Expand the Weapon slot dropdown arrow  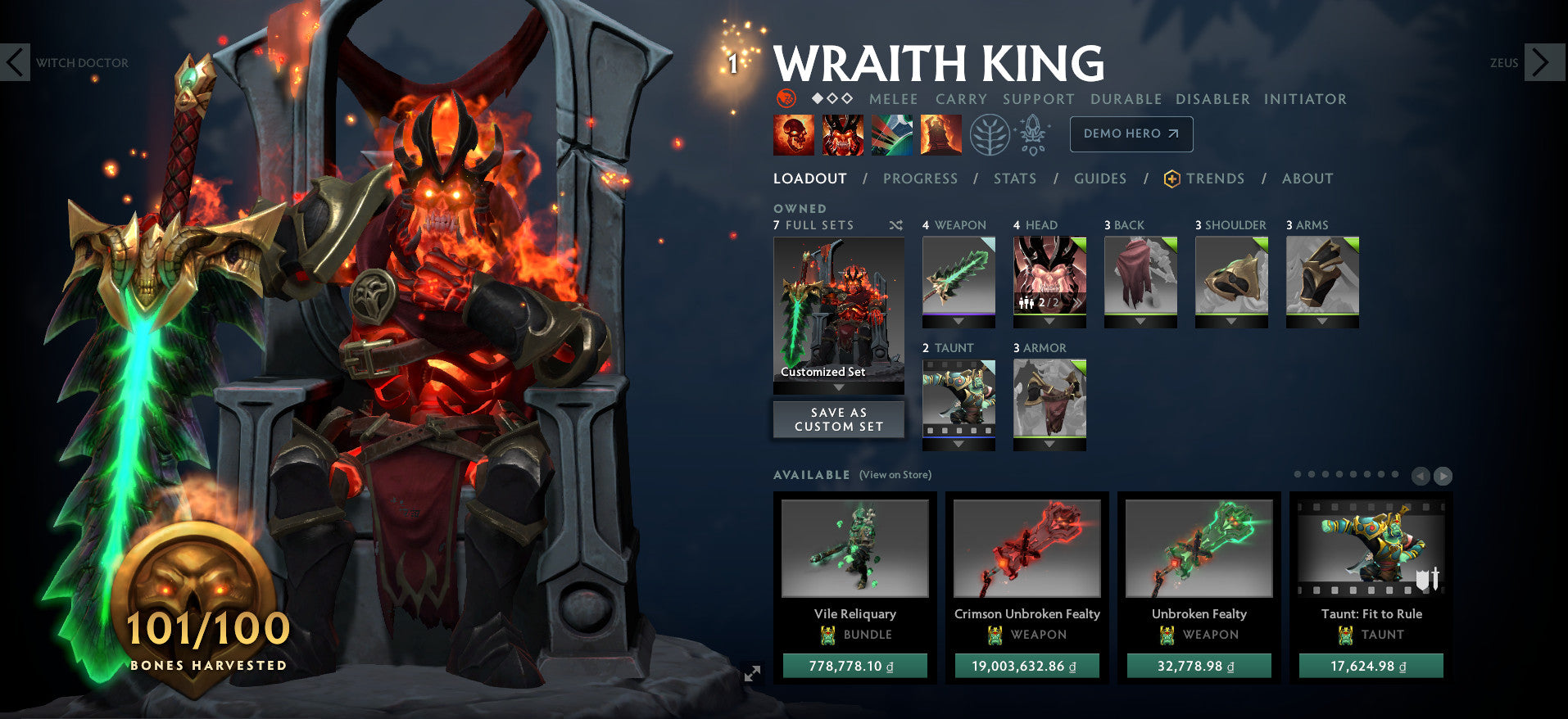point(958,321)
